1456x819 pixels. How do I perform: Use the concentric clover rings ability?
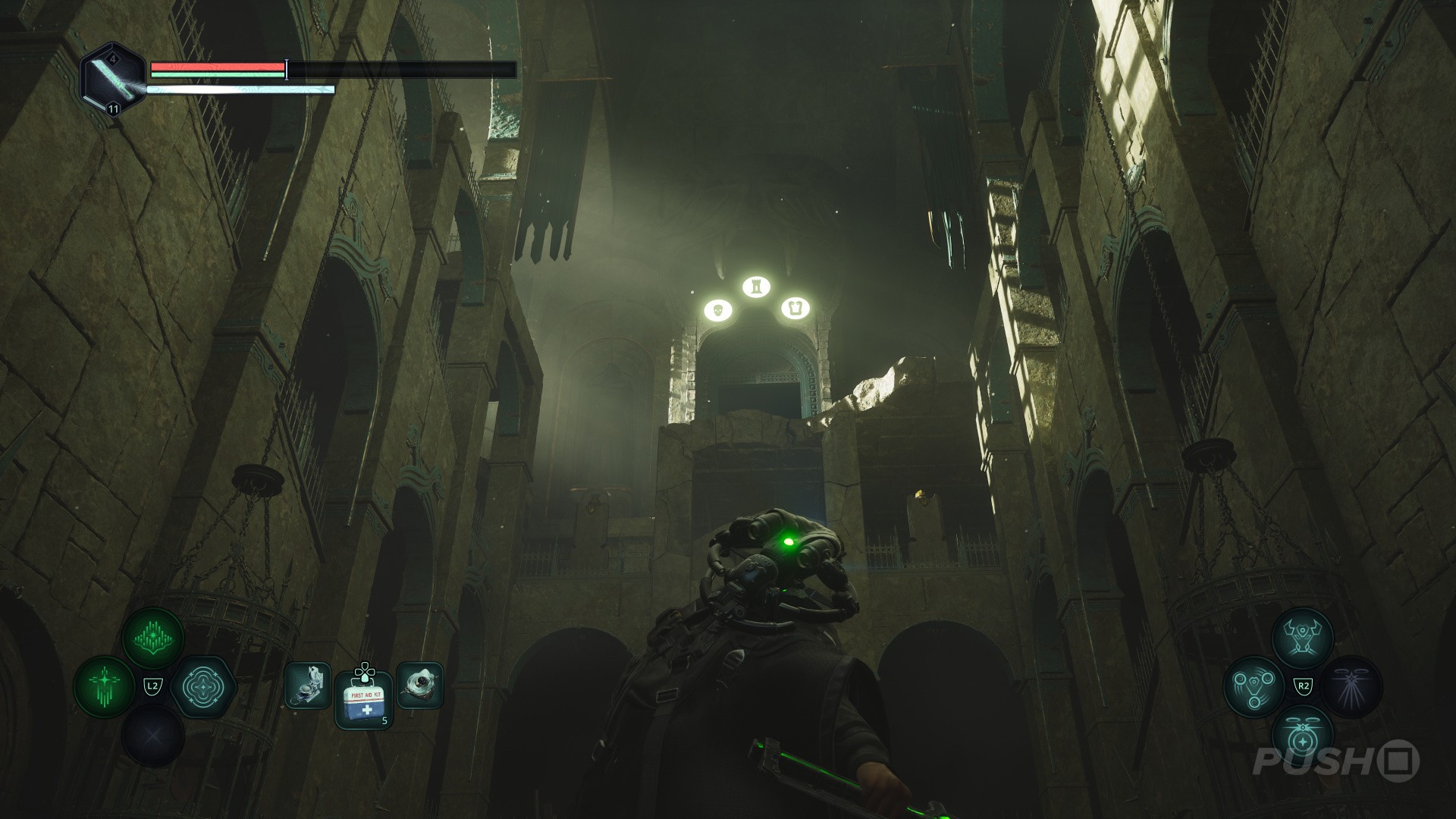click(x=202, y=687)
